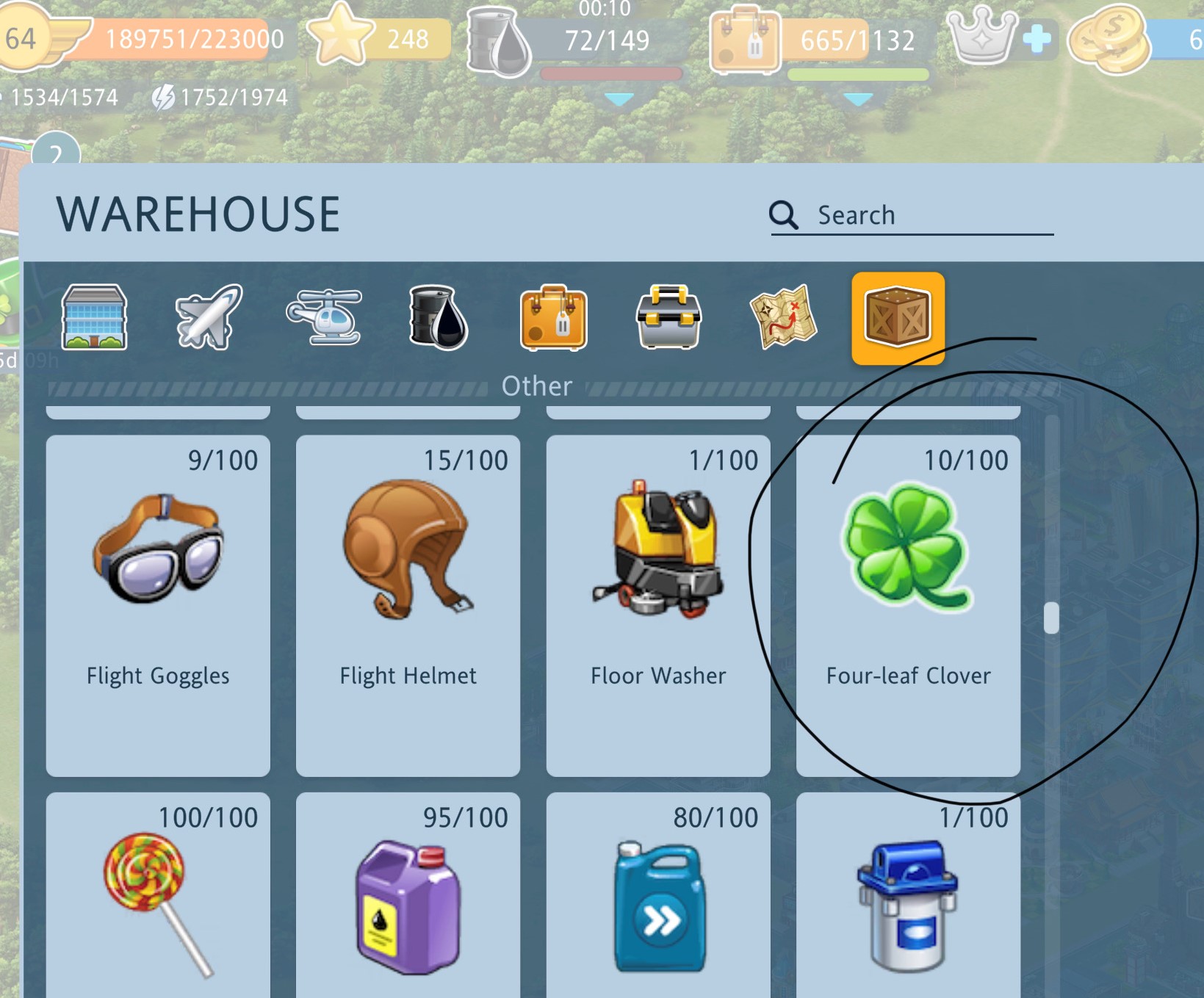Screen dimensions: 1204x998
Task: Expand the fuel counter dropdown arrow
Action: point(619,99)
